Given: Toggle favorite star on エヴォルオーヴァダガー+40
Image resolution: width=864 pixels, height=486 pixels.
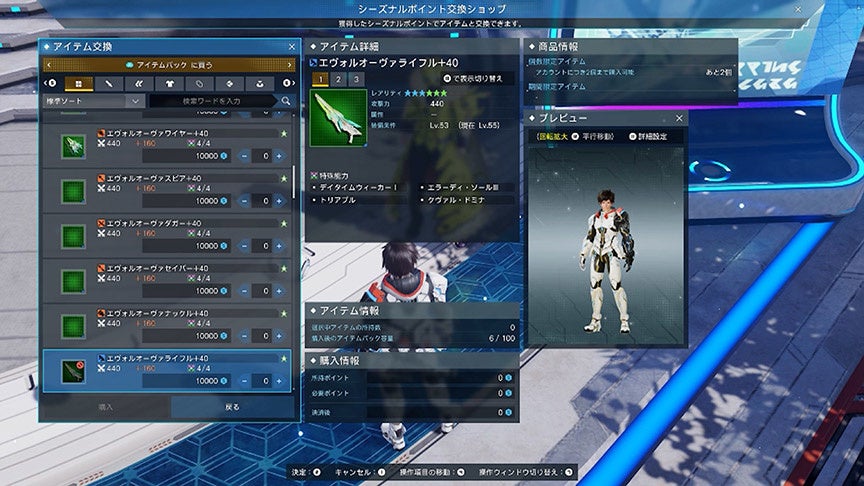Looking at the screenshot, I should [x=283, y=223].
